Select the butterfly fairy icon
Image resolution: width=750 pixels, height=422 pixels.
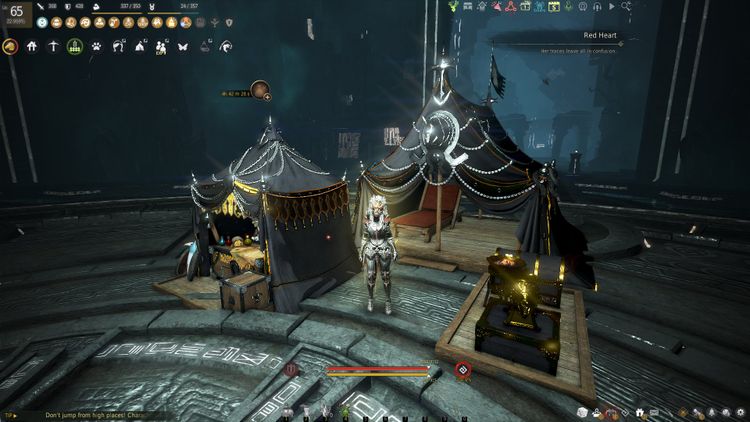pyautogui.click(x=183, y=46)
